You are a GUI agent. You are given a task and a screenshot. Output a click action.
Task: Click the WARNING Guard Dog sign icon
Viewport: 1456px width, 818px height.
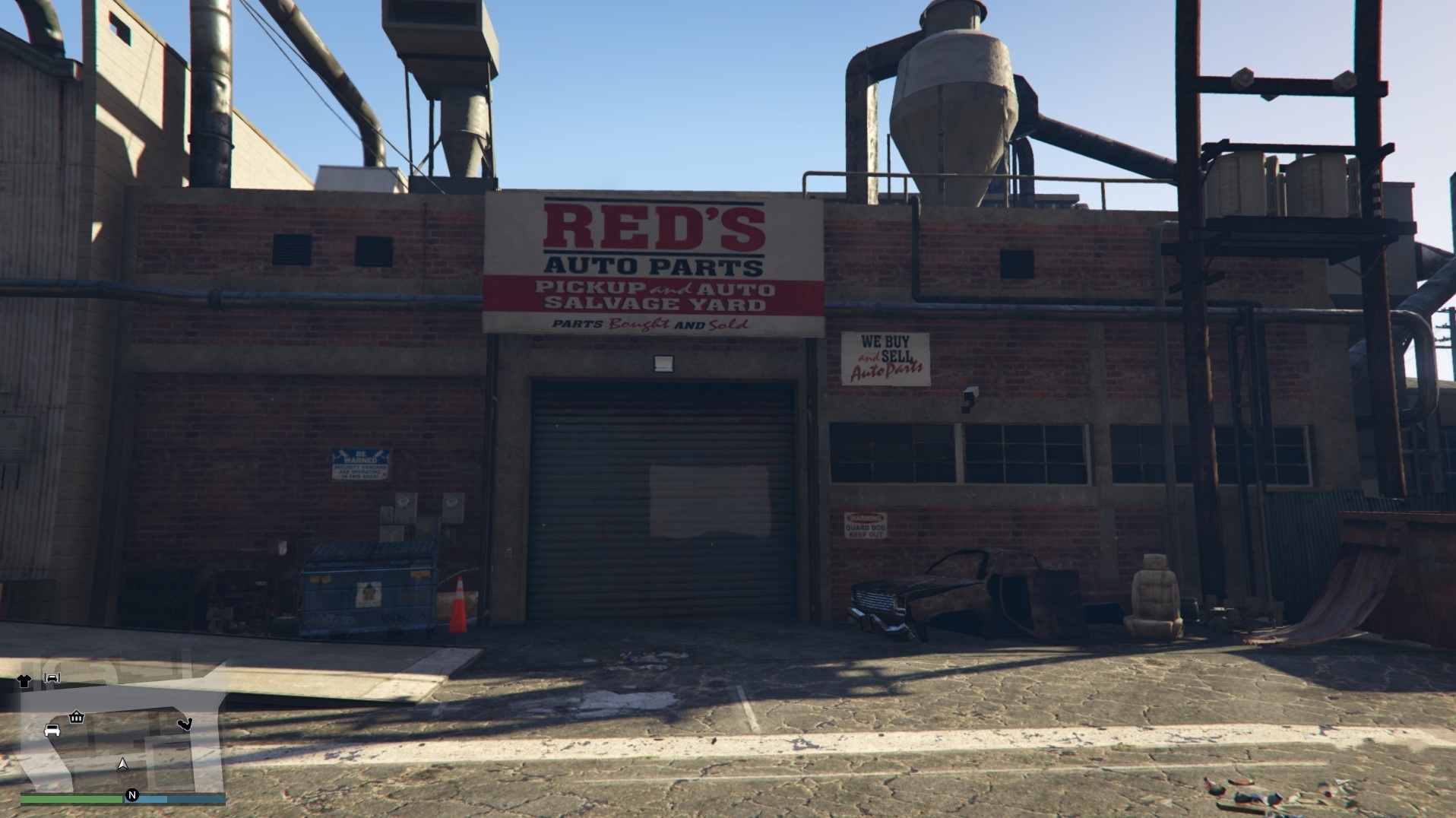866,525
